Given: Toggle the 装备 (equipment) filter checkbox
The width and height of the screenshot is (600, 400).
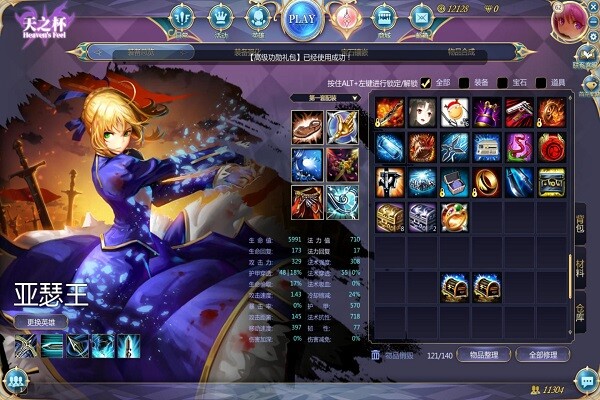Looking at the screenshot, I should 463,83.
